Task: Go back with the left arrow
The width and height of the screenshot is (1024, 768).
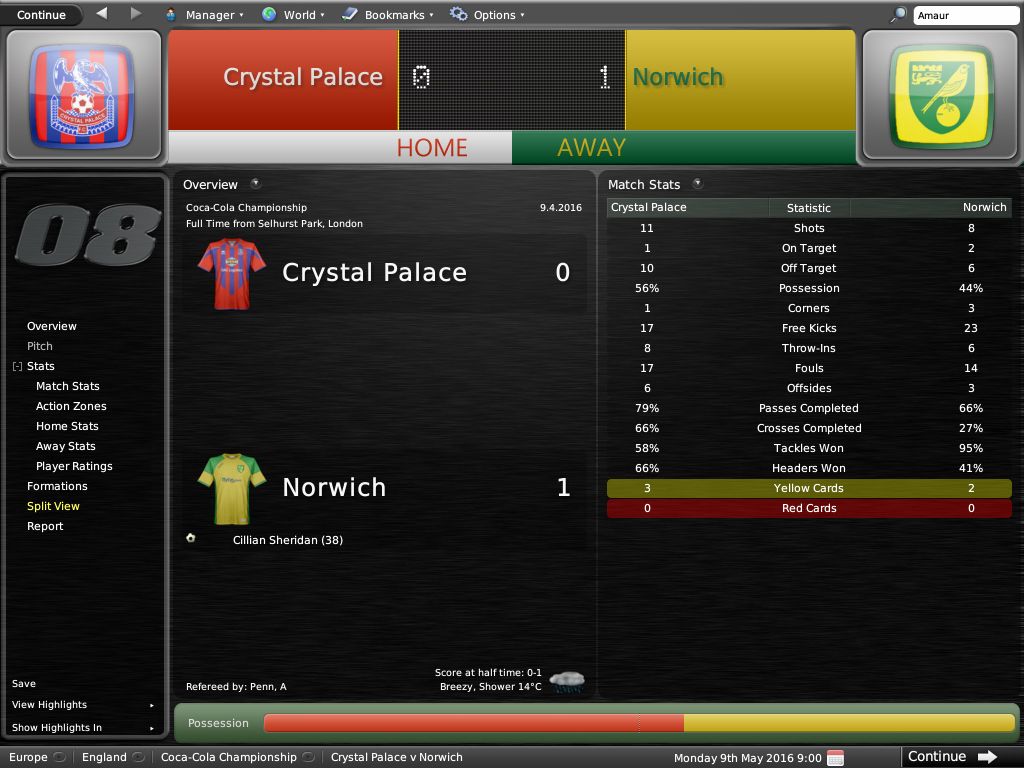Action: (102, 14)
